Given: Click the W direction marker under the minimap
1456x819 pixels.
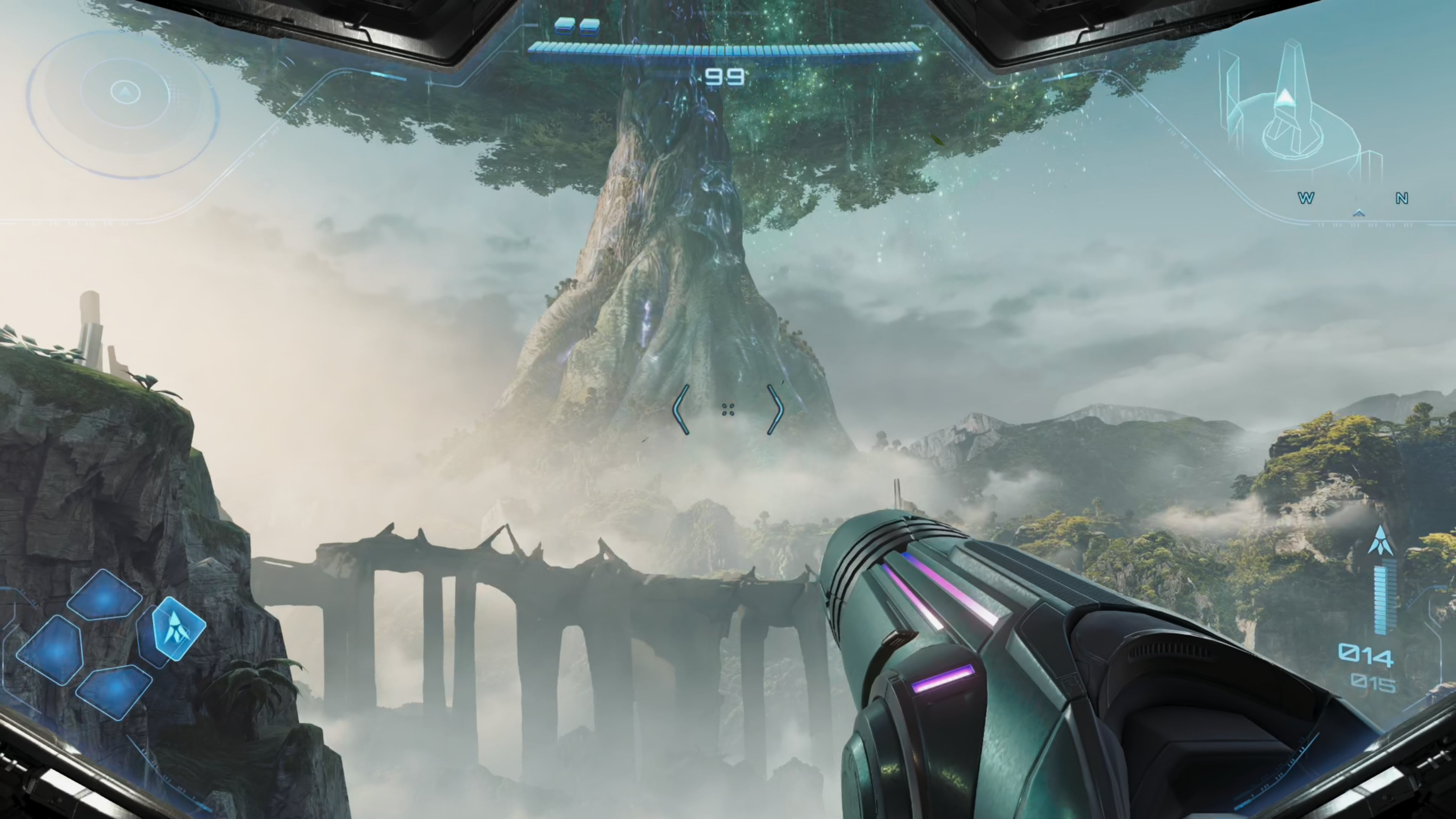Looking at the screenshot, I should pos(1306,199).
